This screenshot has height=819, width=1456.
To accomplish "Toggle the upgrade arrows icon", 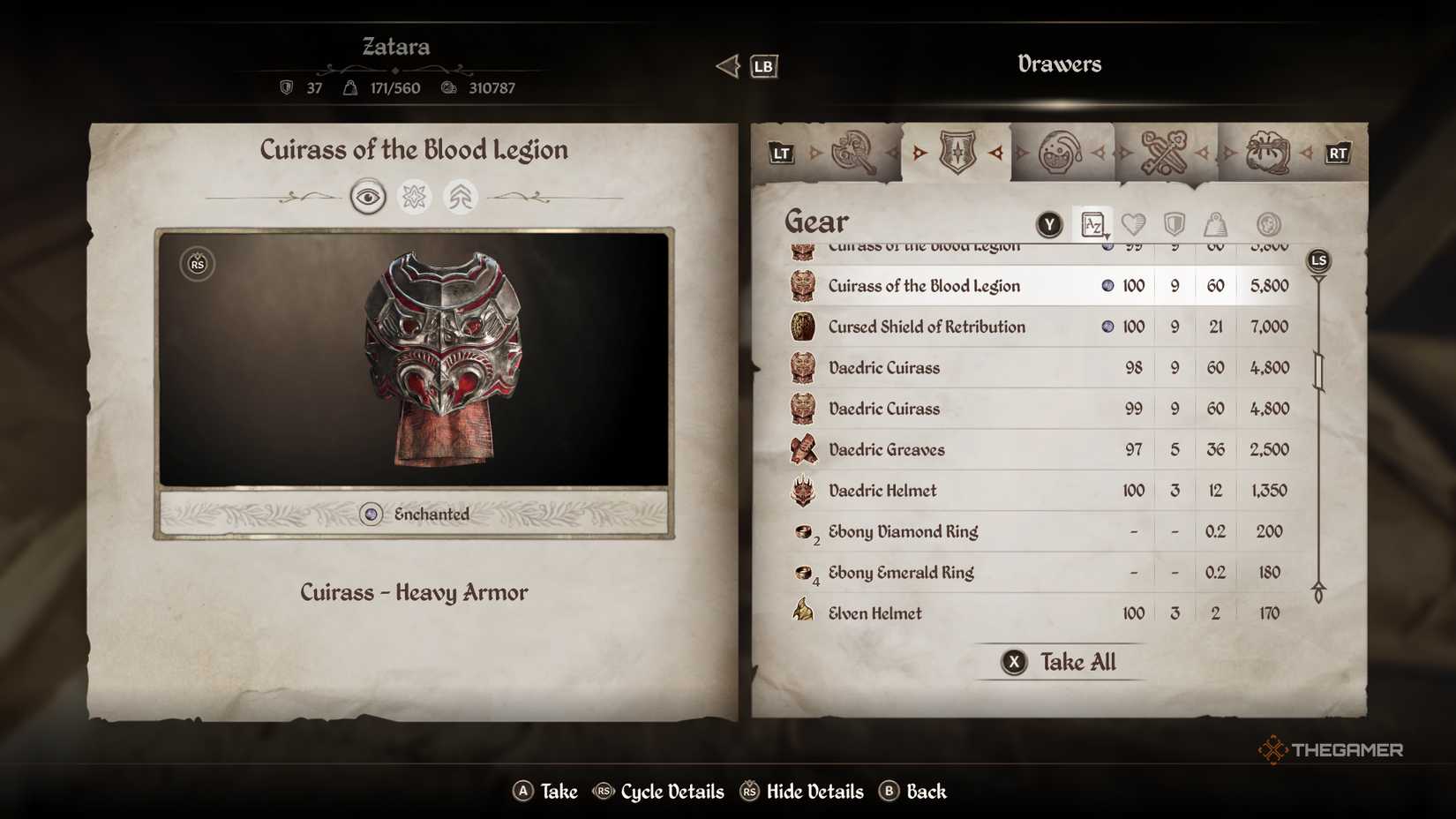I will [x=461, y=196].
